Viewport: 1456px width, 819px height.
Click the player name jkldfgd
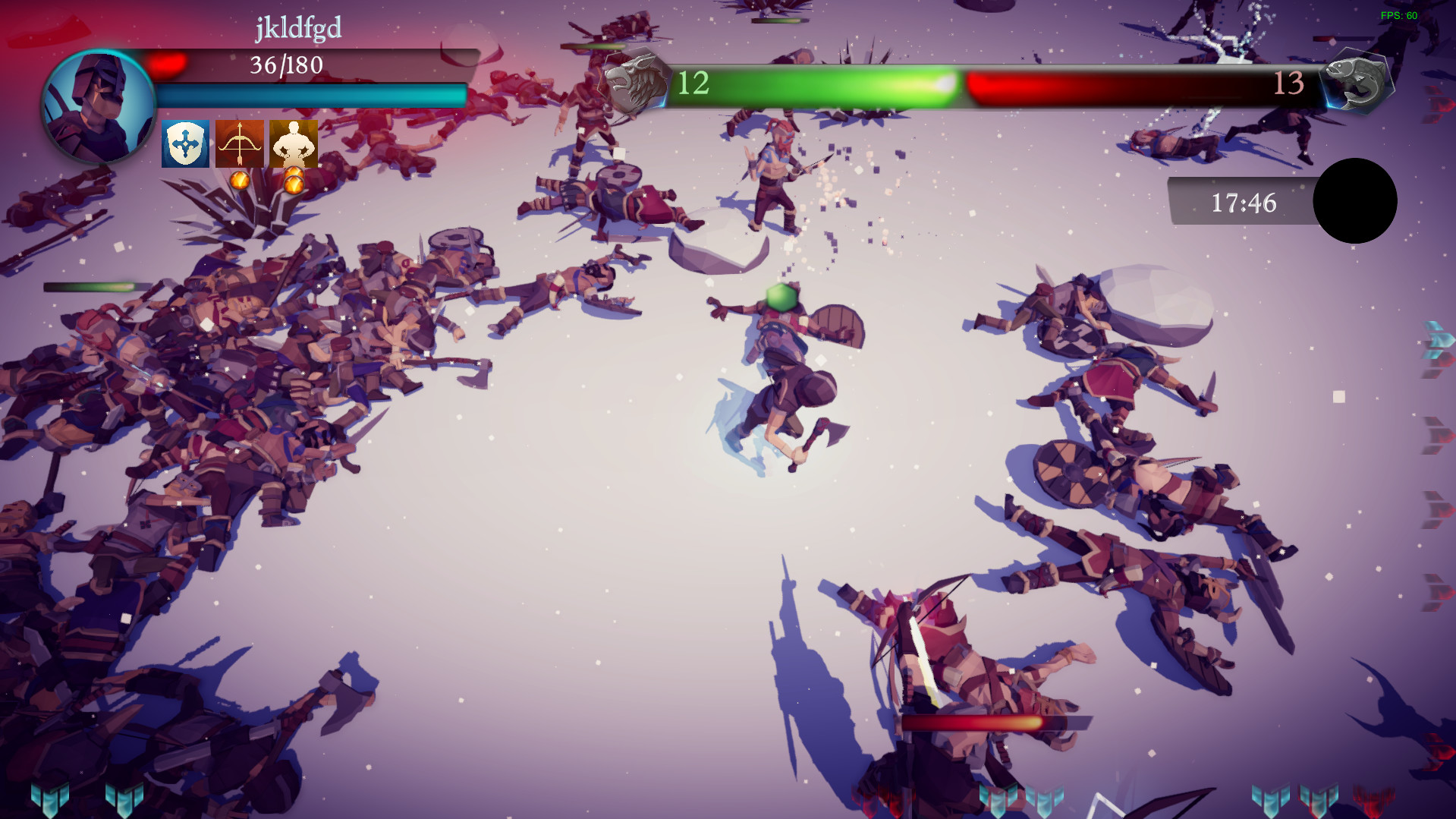point(297,27)
